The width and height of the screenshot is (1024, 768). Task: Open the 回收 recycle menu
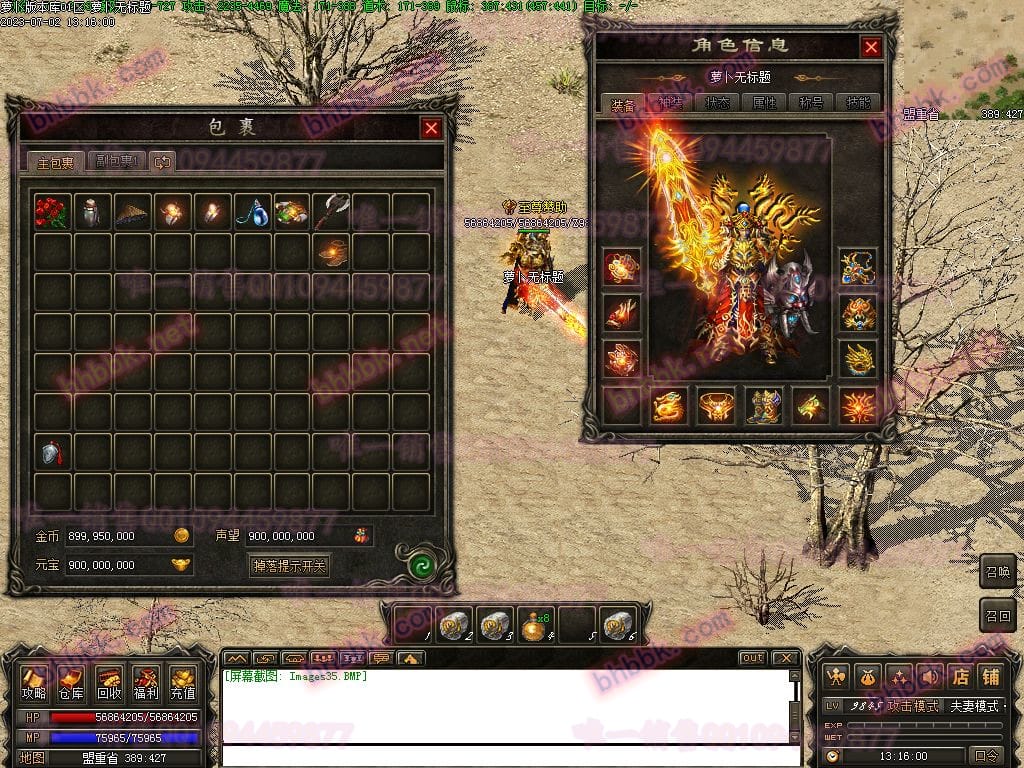click(109, 682)
